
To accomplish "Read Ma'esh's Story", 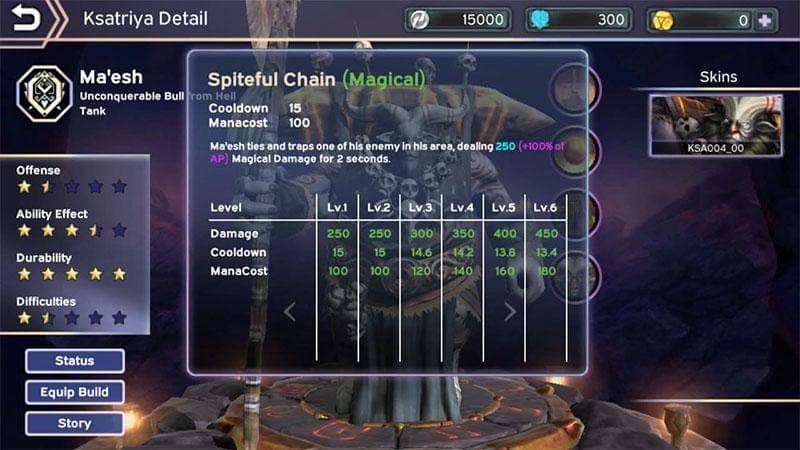I will [x=75, y=423].
